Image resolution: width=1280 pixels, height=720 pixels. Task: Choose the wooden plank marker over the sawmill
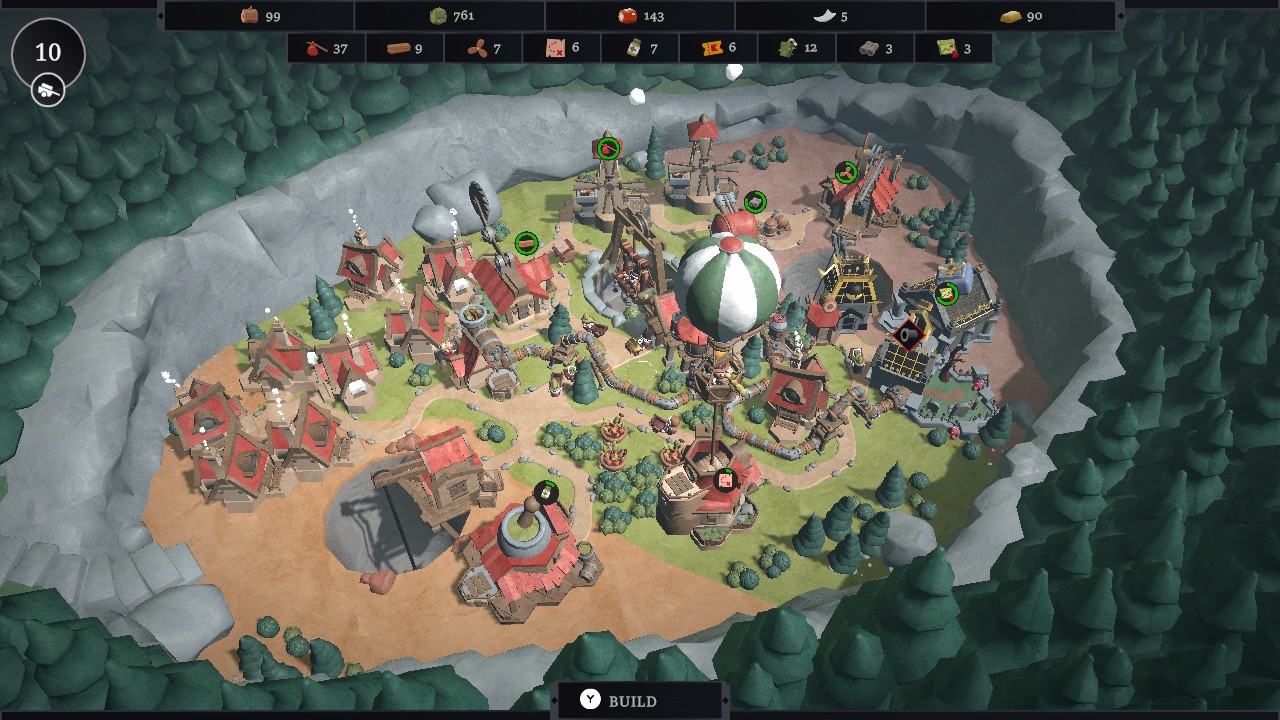526,243
